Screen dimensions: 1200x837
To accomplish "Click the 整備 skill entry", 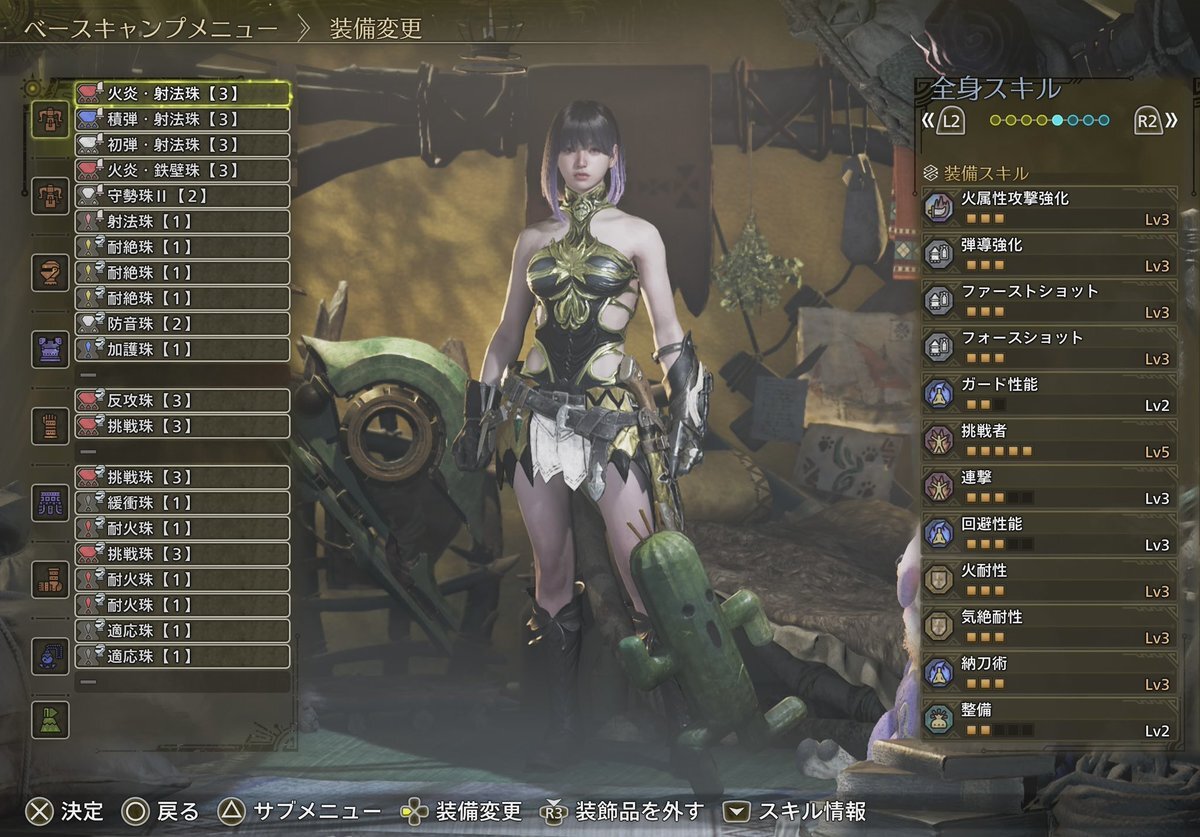I will (1048, 719).
